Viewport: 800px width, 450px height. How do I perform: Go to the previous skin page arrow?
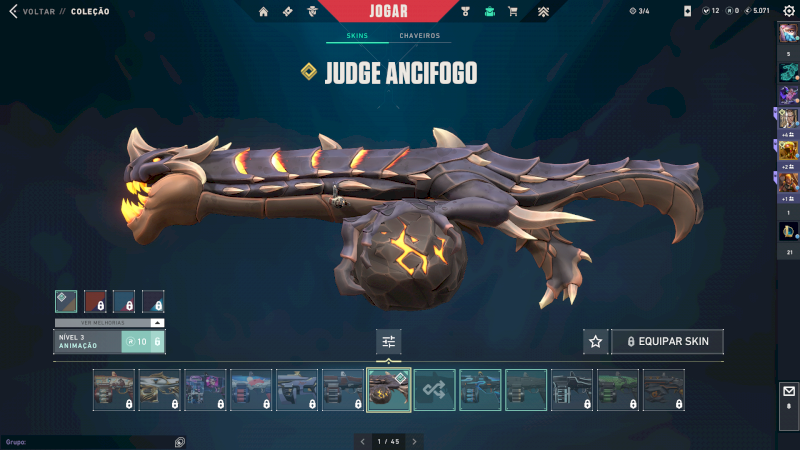[362, 441]
